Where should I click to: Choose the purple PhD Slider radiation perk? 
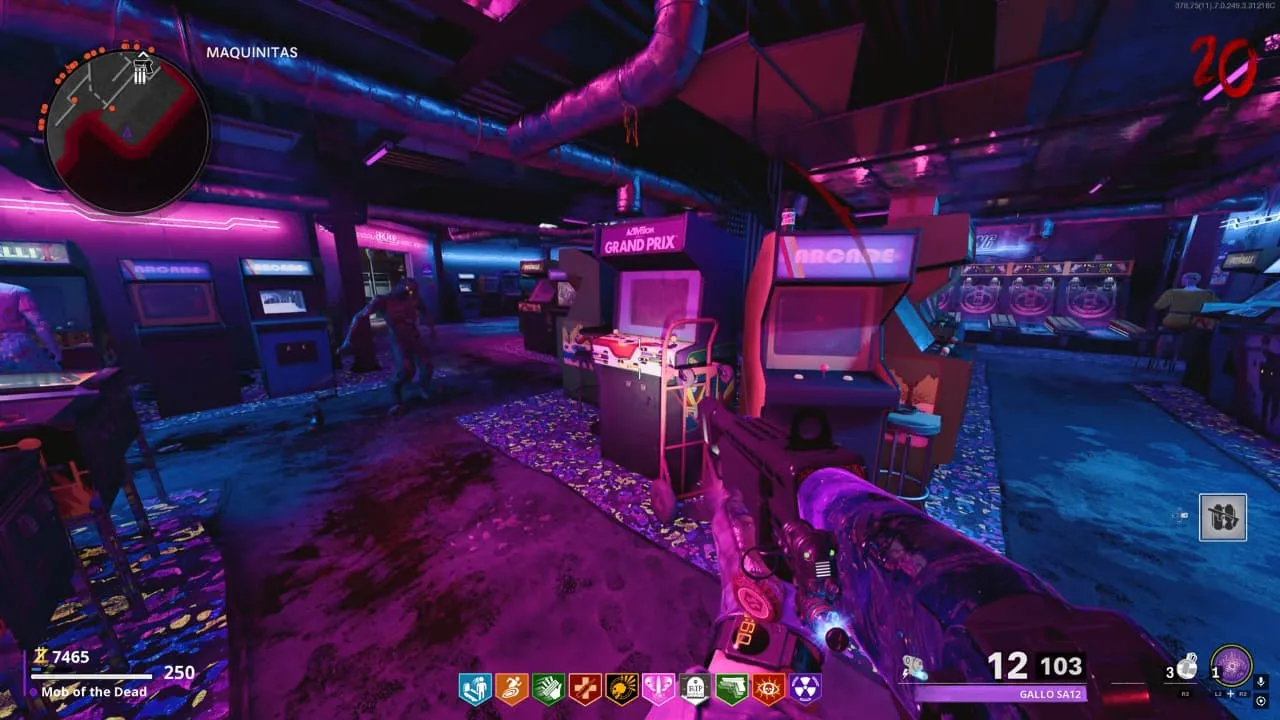point(806,689)
